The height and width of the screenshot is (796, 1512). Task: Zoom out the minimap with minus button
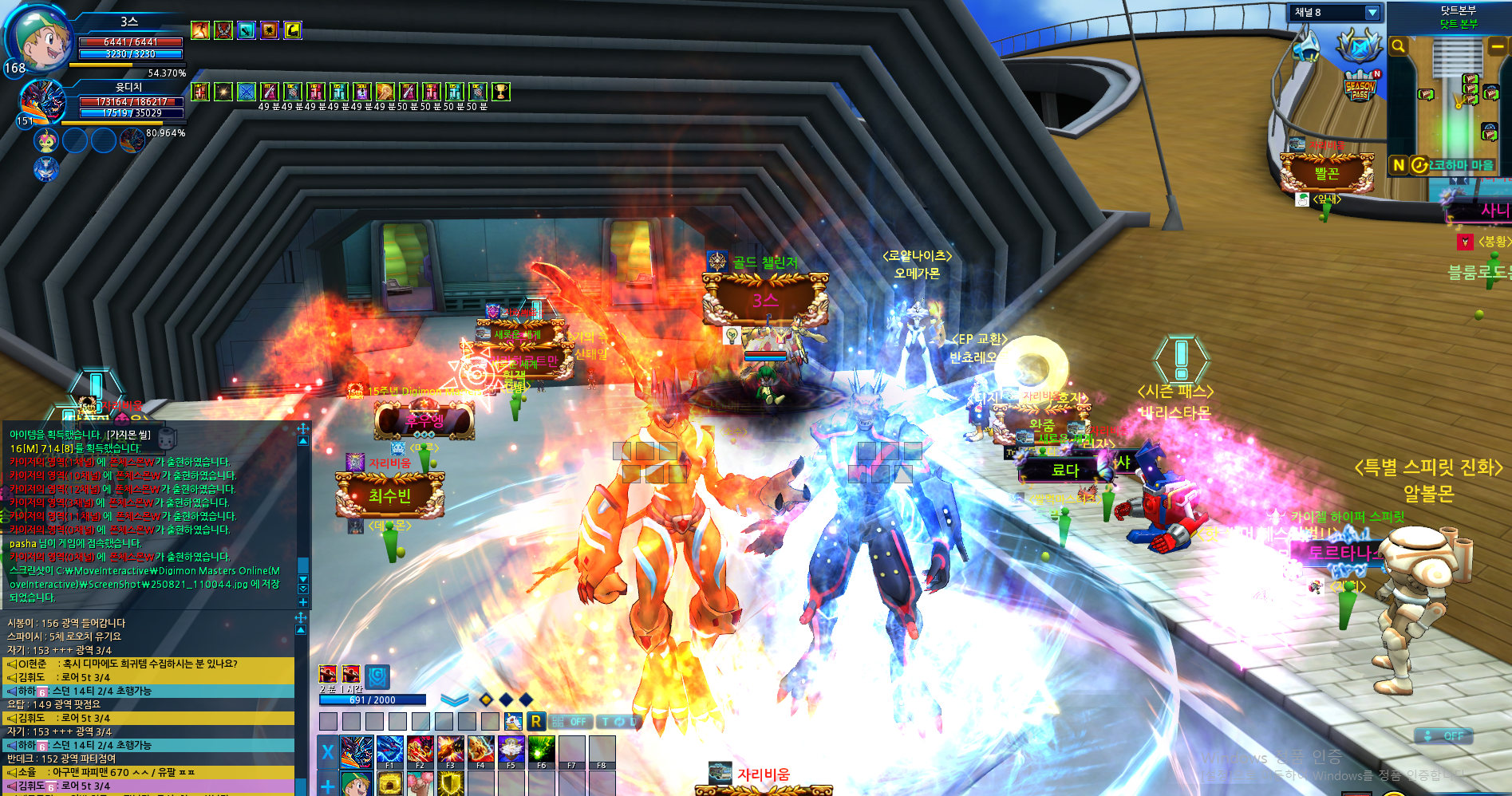point(1498,47)
